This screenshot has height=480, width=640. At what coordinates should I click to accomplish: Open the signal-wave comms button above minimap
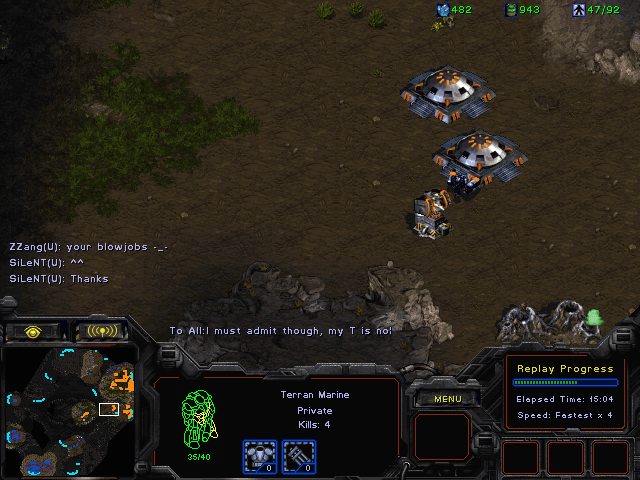[103, 331]
